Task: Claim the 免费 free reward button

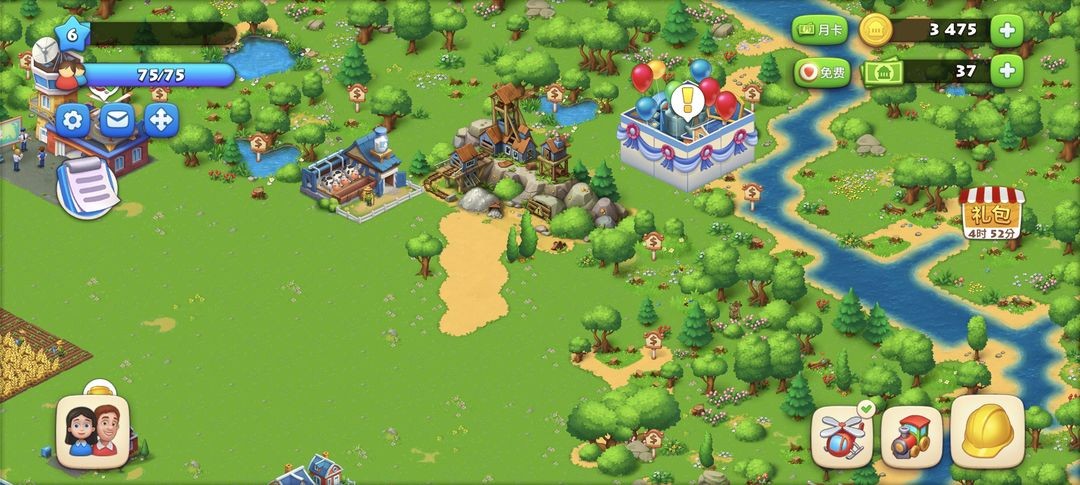Action: coord(821,72)
